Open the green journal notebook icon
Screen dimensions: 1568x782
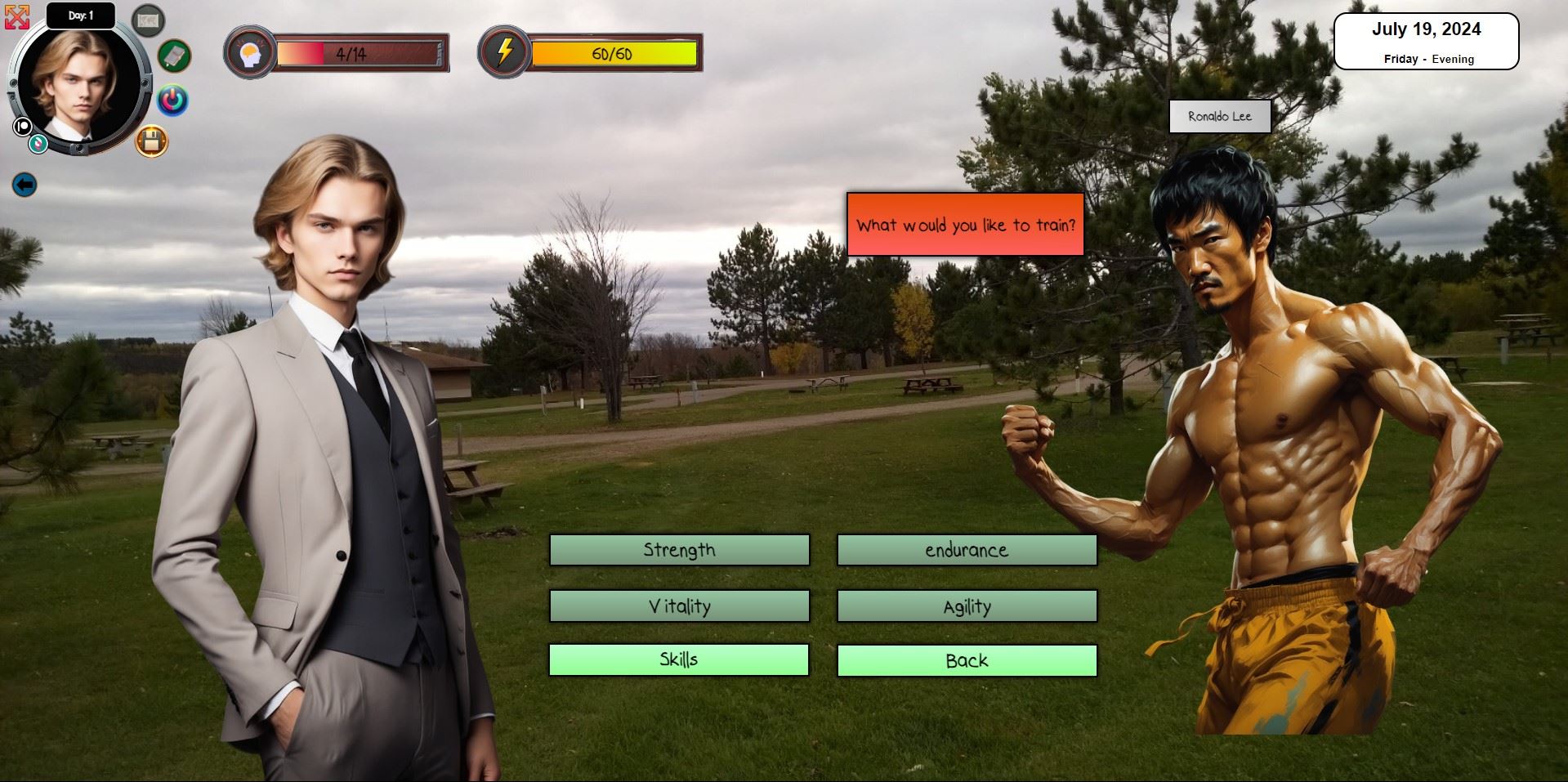pos(174,56)
